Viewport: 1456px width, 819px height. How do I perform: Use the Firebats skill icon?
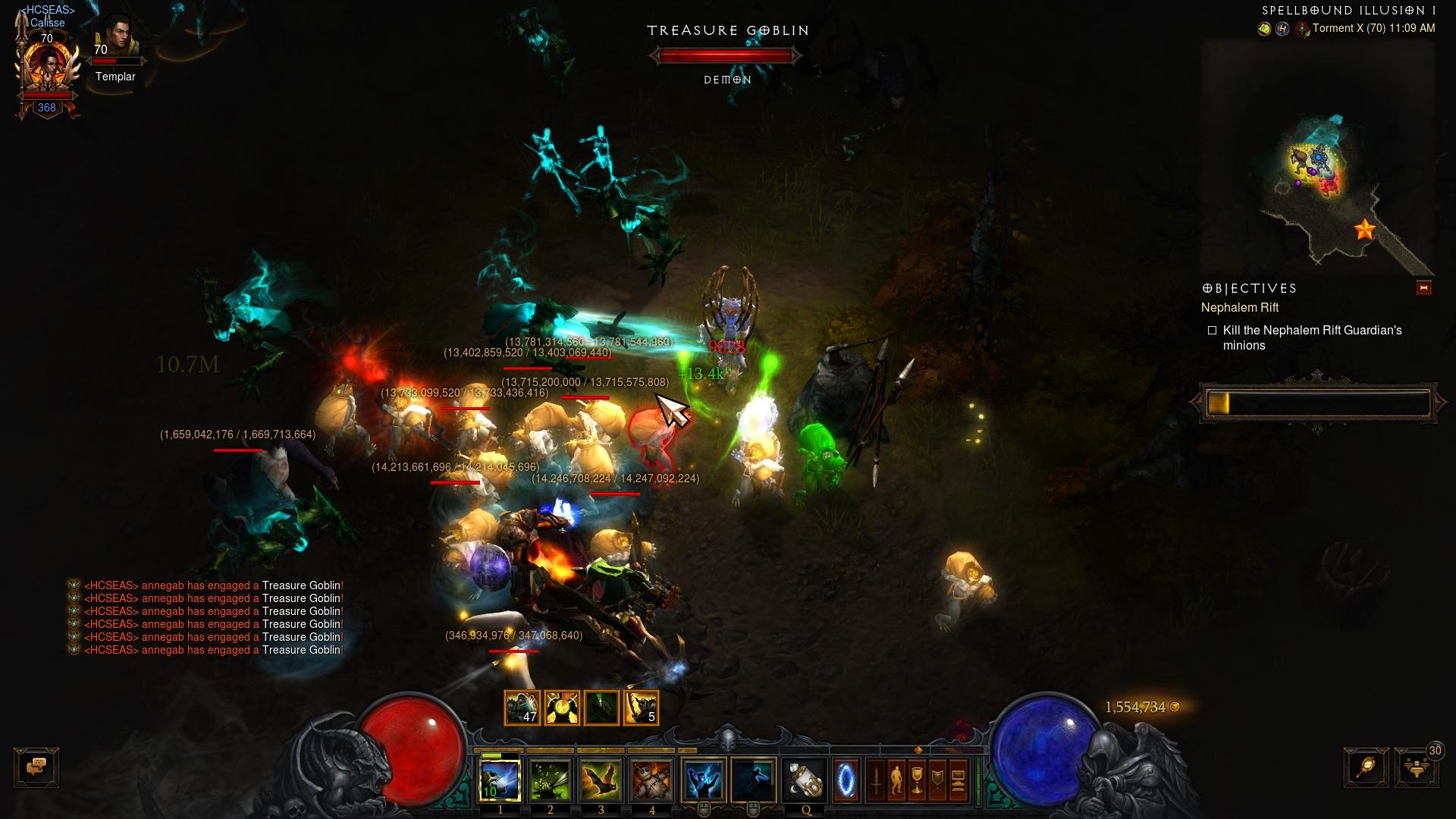pos(601,779)
